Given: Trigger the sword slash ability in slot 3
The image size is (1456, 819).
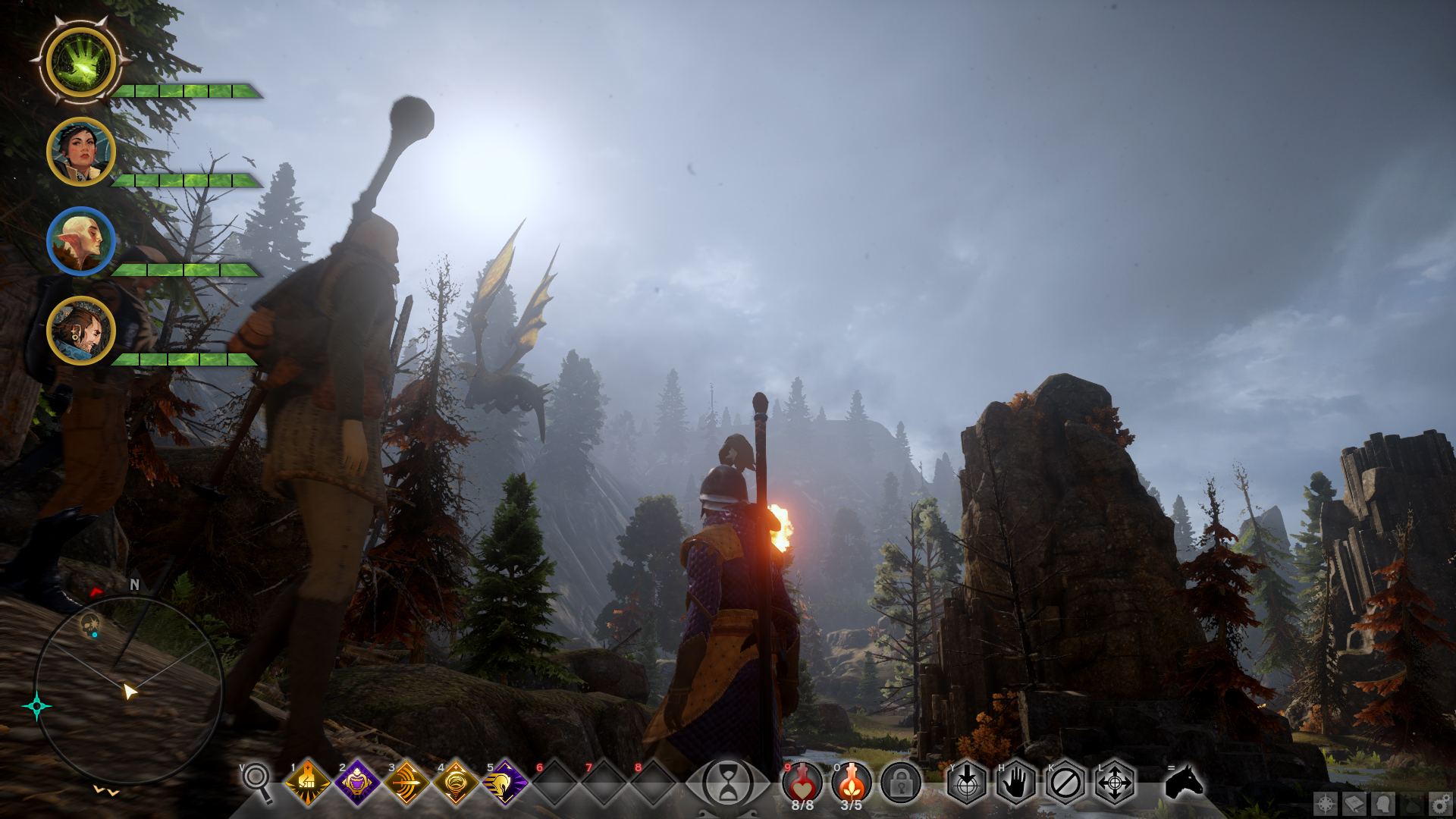Looking at the screenshot, I should [x=406, y=783].
